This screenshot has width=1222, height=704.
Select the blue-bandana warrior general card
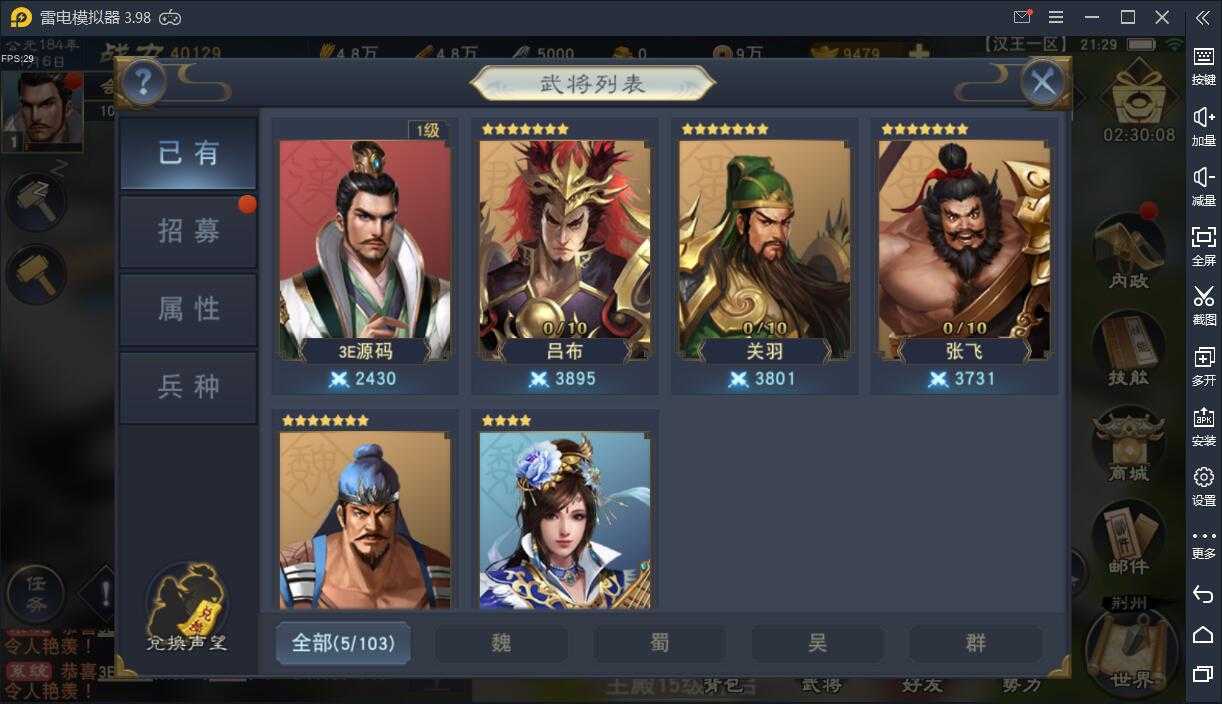(x=365, y=515)
